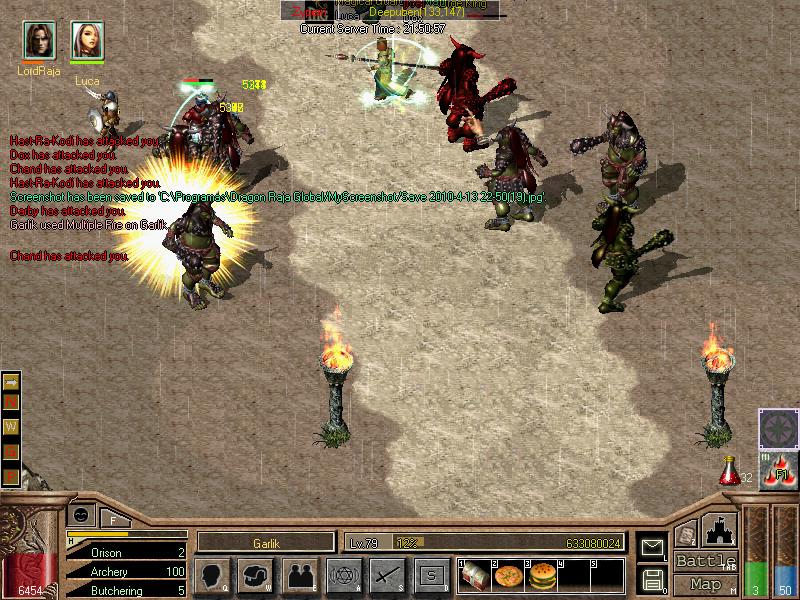Open the sword combat skill button
The height and width of the screenshot is (600, 800).
coord(387,576)
